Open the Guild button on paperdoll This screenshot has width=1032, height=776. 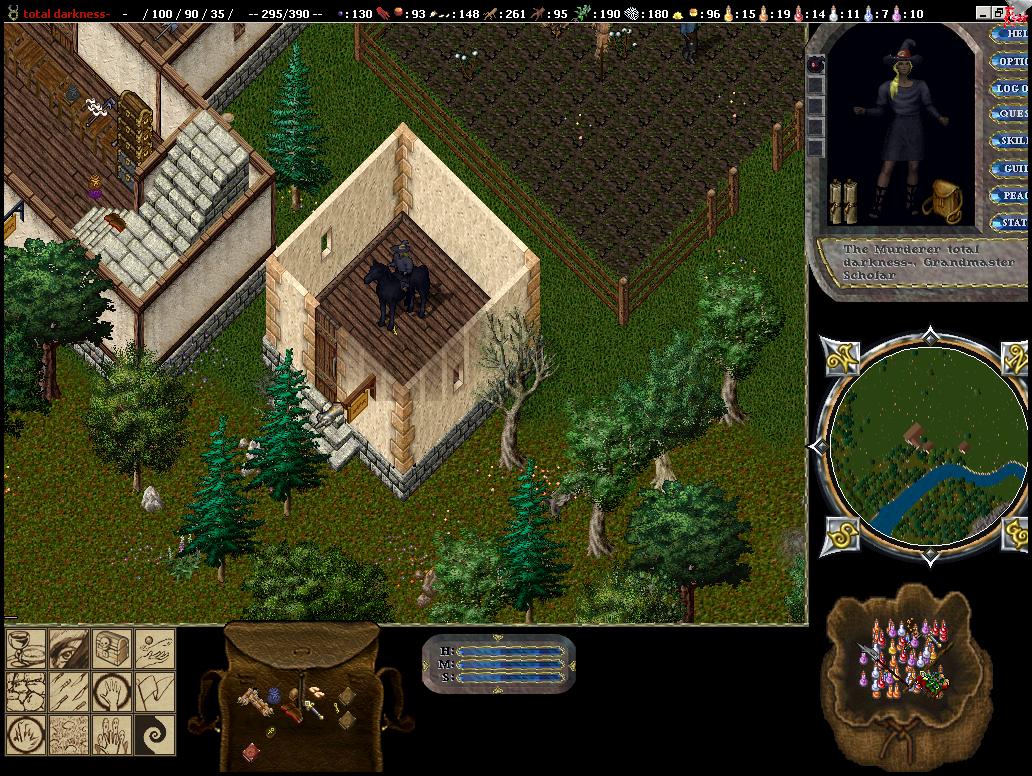pos(1012,169)
